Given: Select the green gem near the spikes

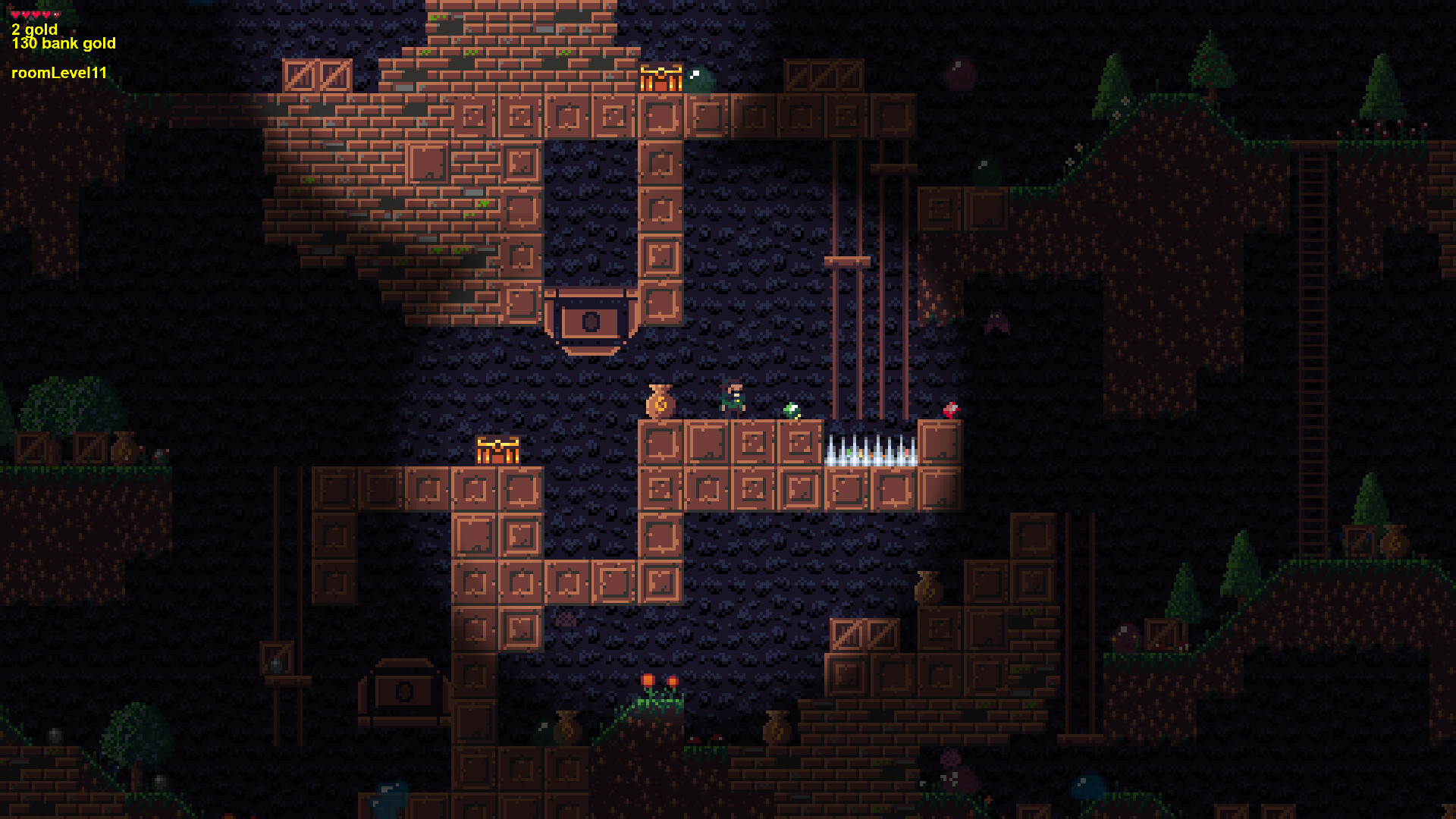Looking at the screenshot, I should 792,410.
